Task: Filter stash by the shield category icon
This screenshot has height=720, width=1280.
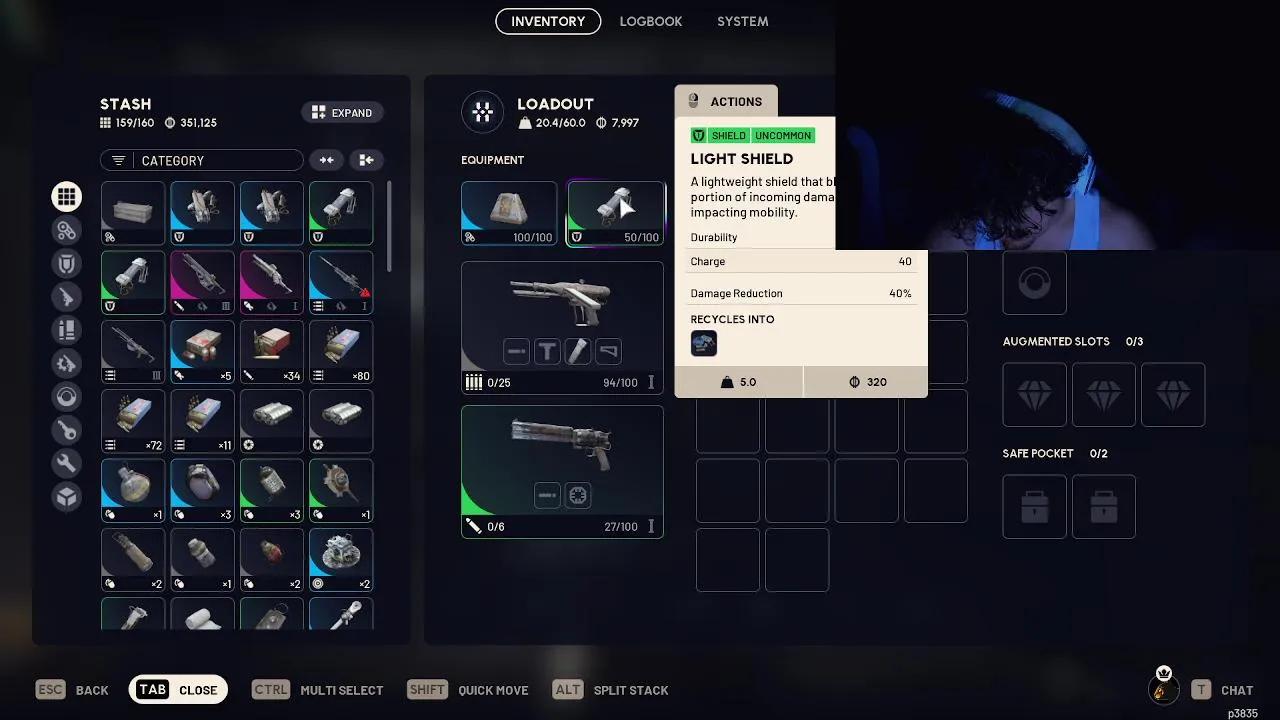Action: click(x=66, y=262)
